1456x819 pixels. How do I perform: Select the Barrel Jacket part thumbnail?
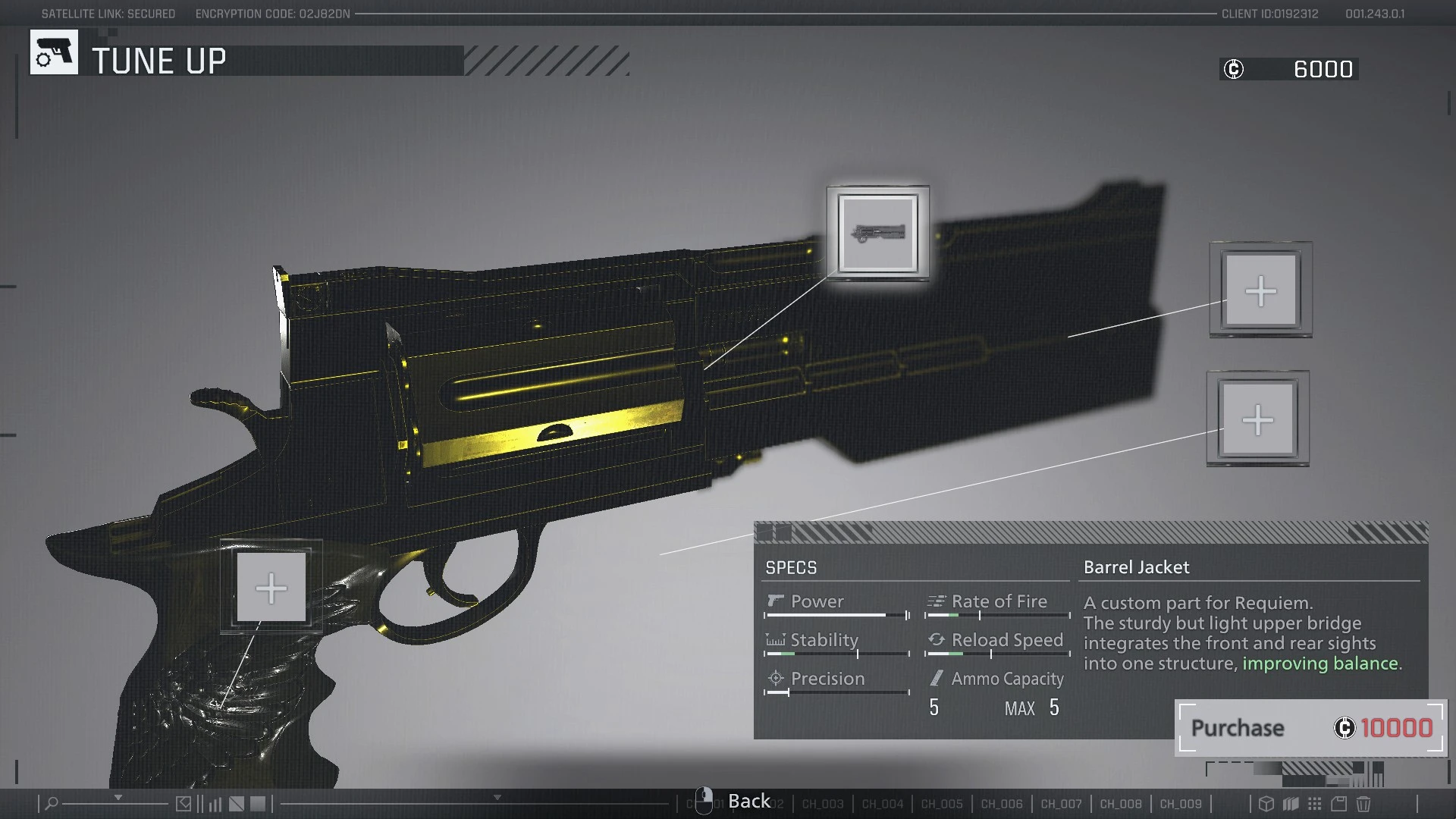click(x=878, y=233)
